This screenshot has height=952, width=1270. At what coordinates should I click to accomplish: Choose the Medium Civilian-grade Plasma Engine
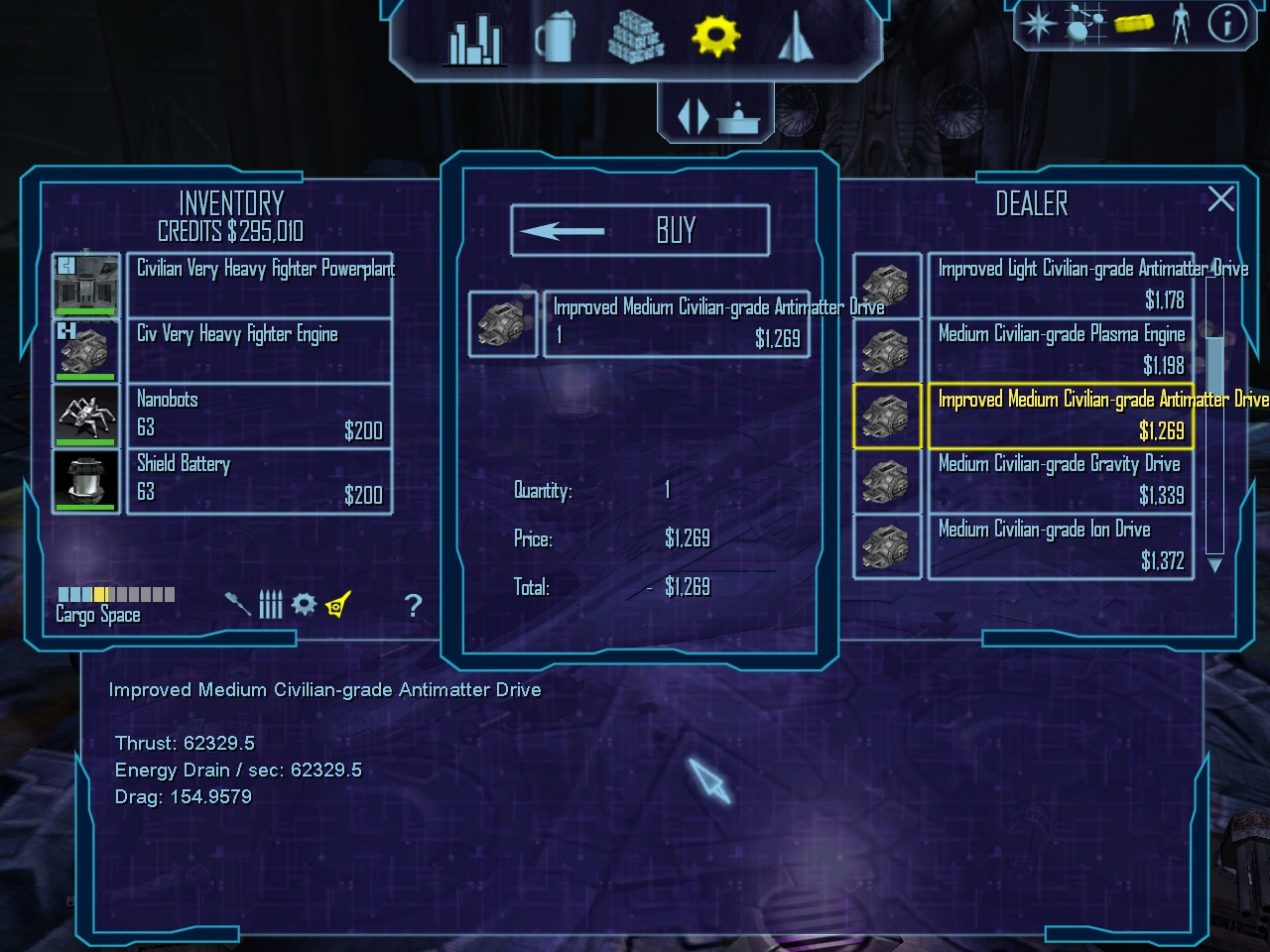(1060, 350)
